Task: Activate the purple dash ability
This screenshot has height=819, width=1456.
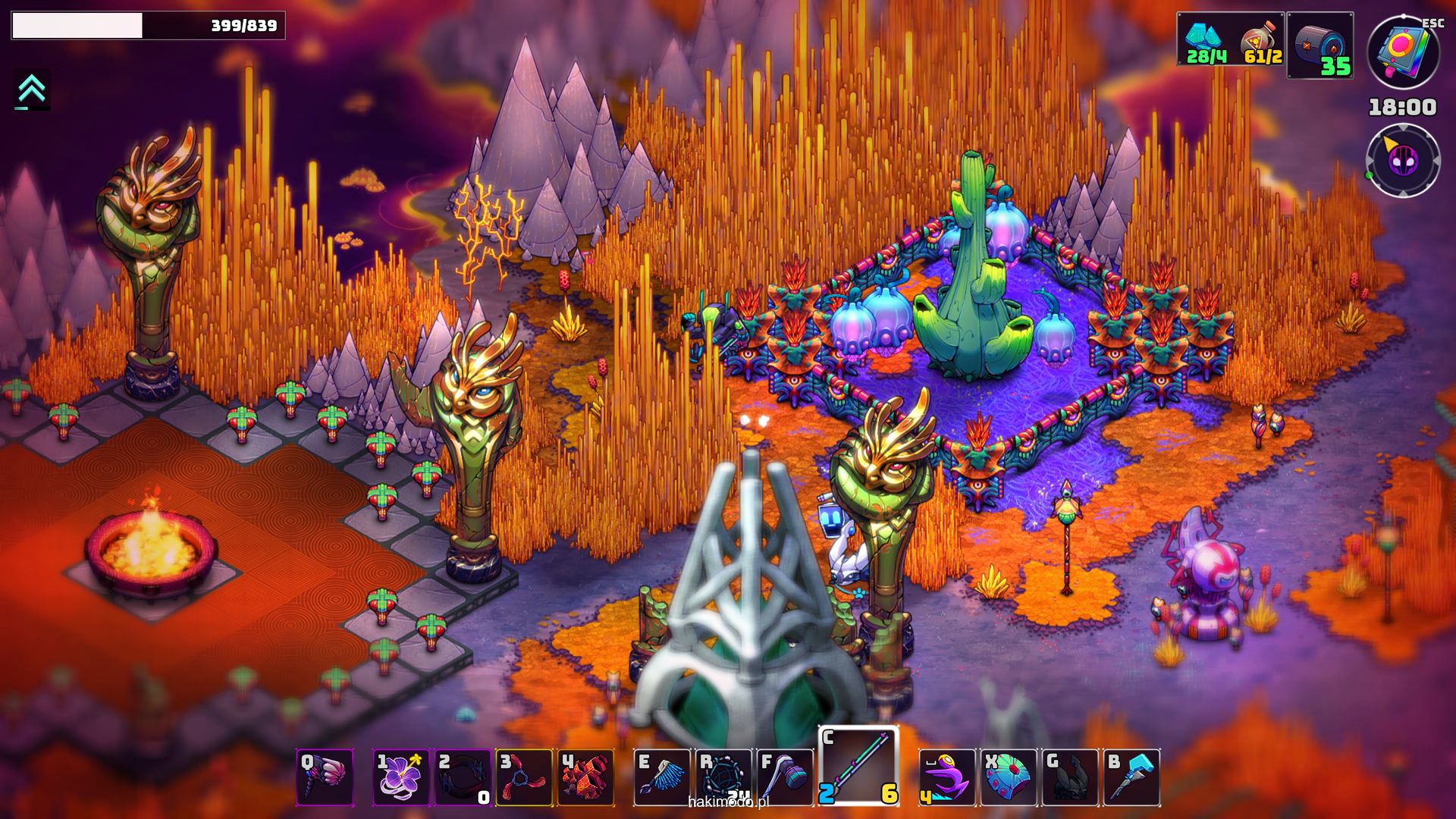Action: tap(947, 777)
